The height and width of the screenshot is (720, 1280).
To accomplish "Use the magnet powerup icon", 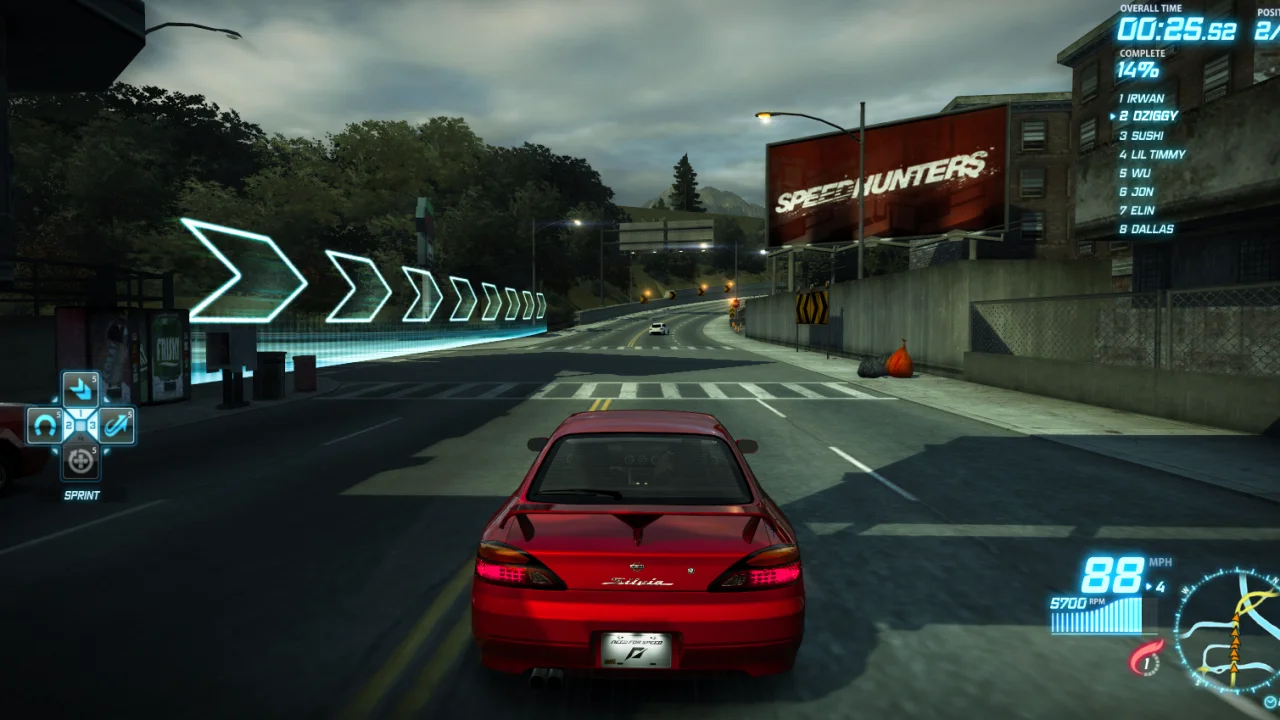I will [x=44, y=426].
